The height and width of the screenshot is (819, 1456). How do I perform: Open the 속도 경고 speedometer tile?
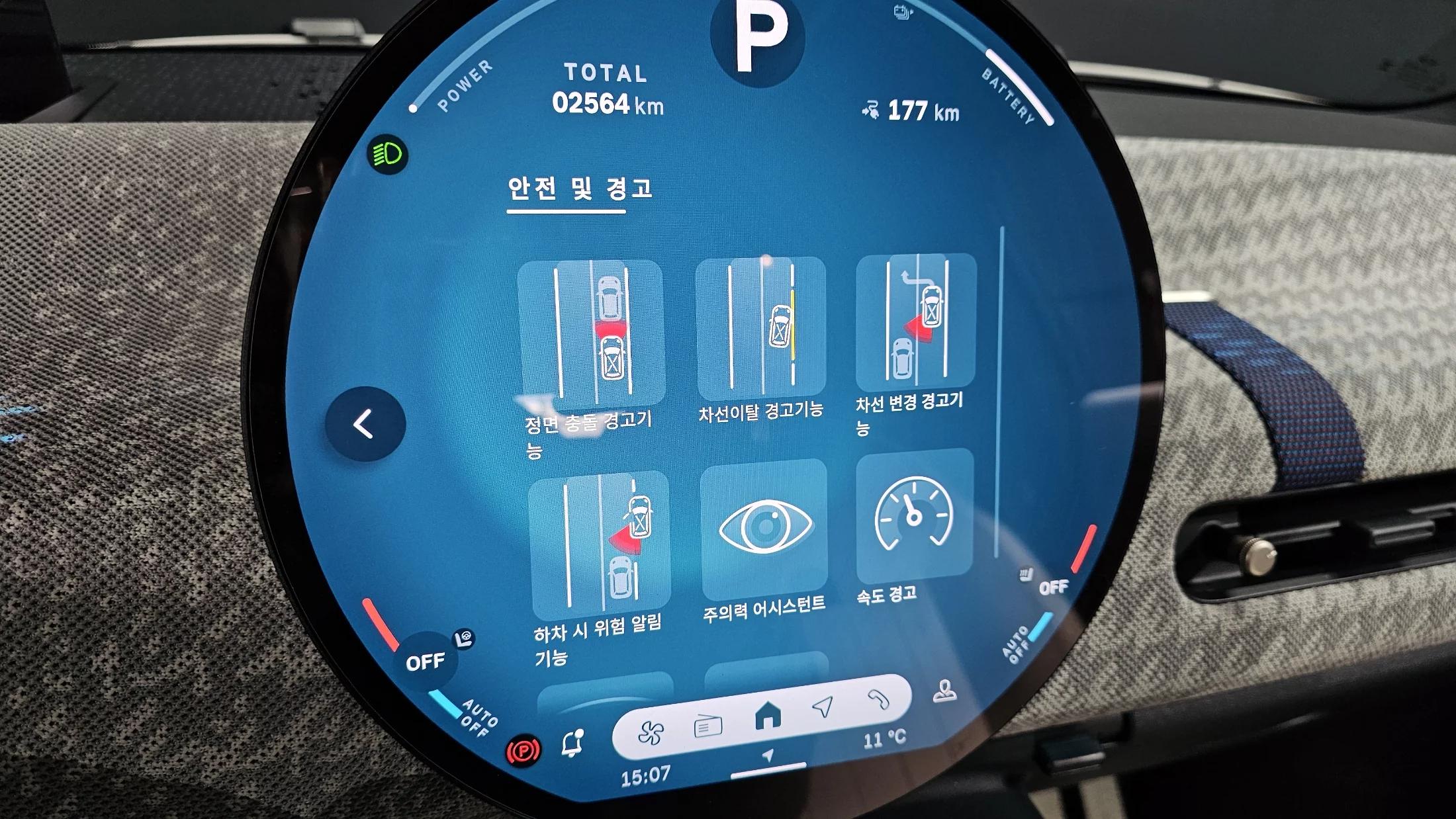(914, 515)
